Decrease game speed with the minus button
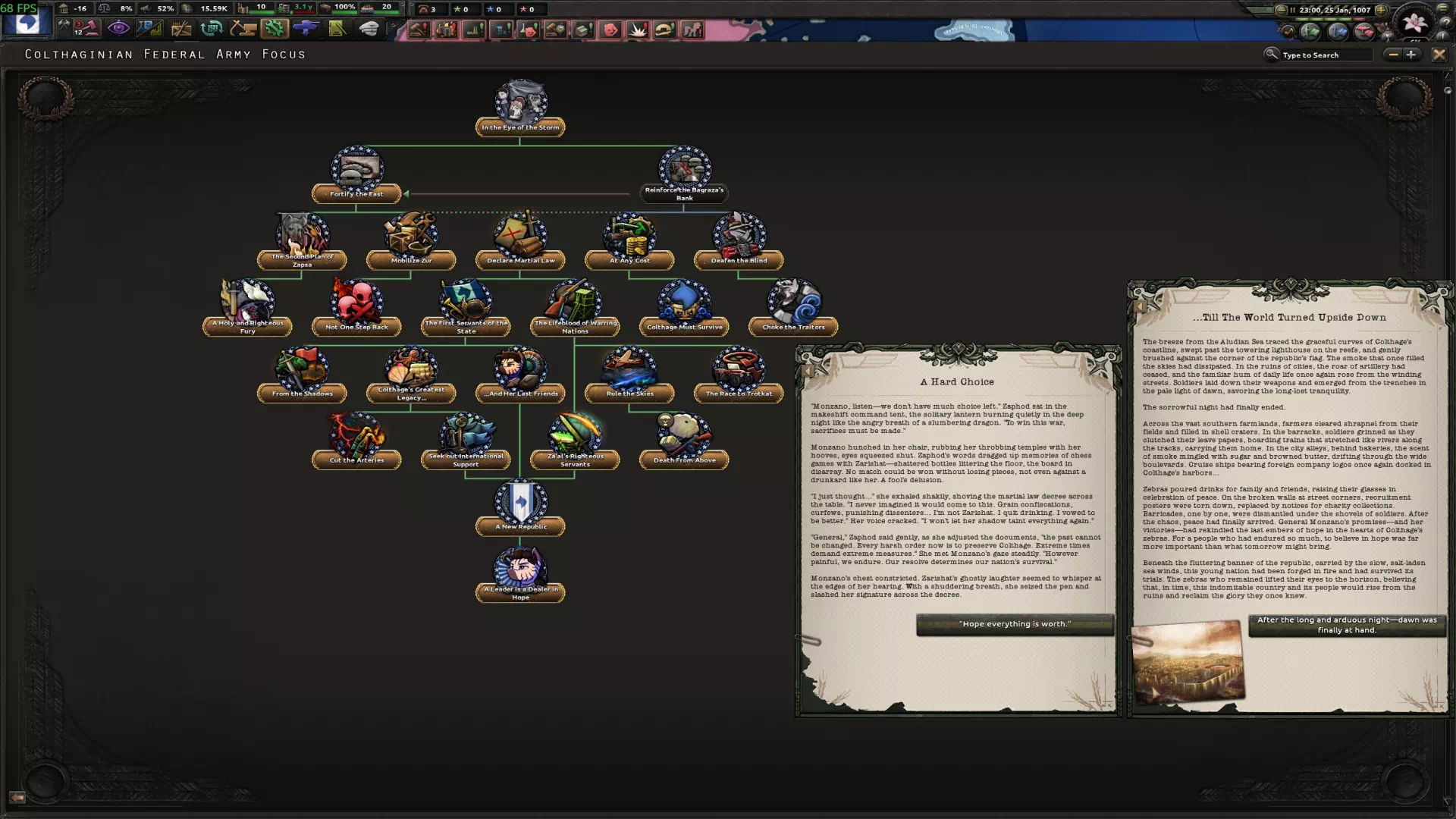Viewport: 1456px width, 819px height. tap(1281, 10)
